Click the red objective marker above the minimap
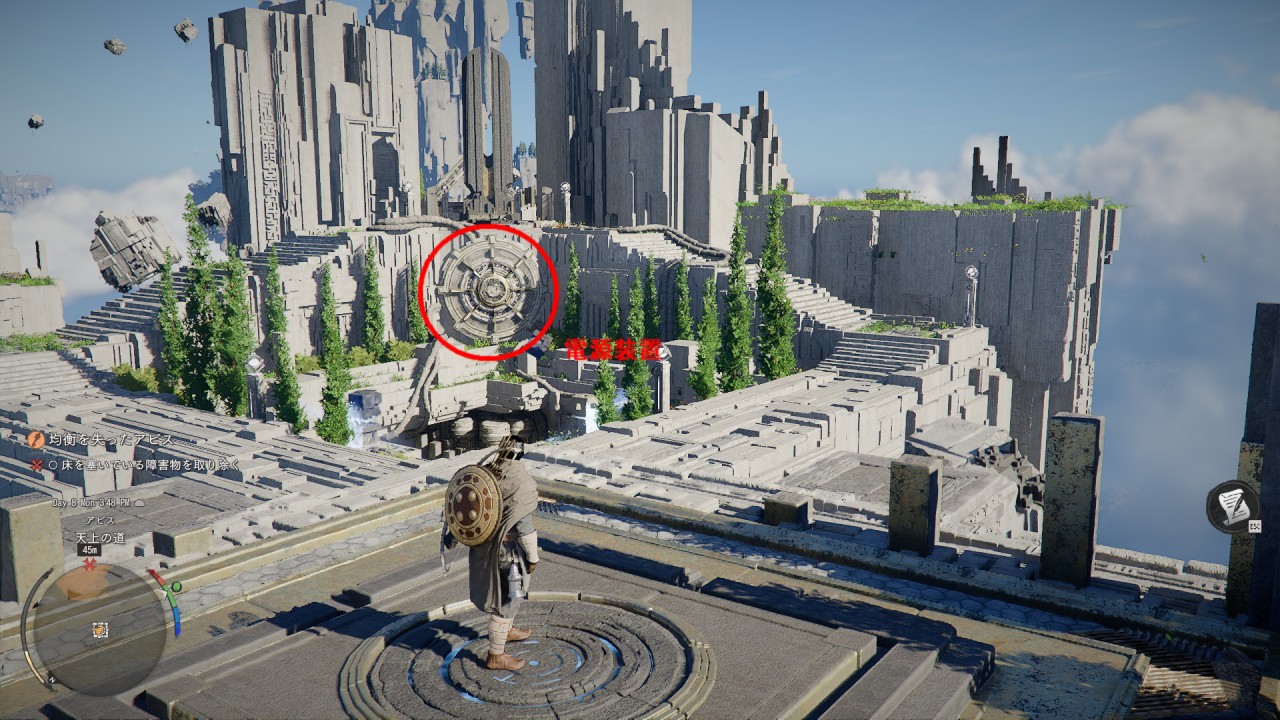 pos(90,565)
